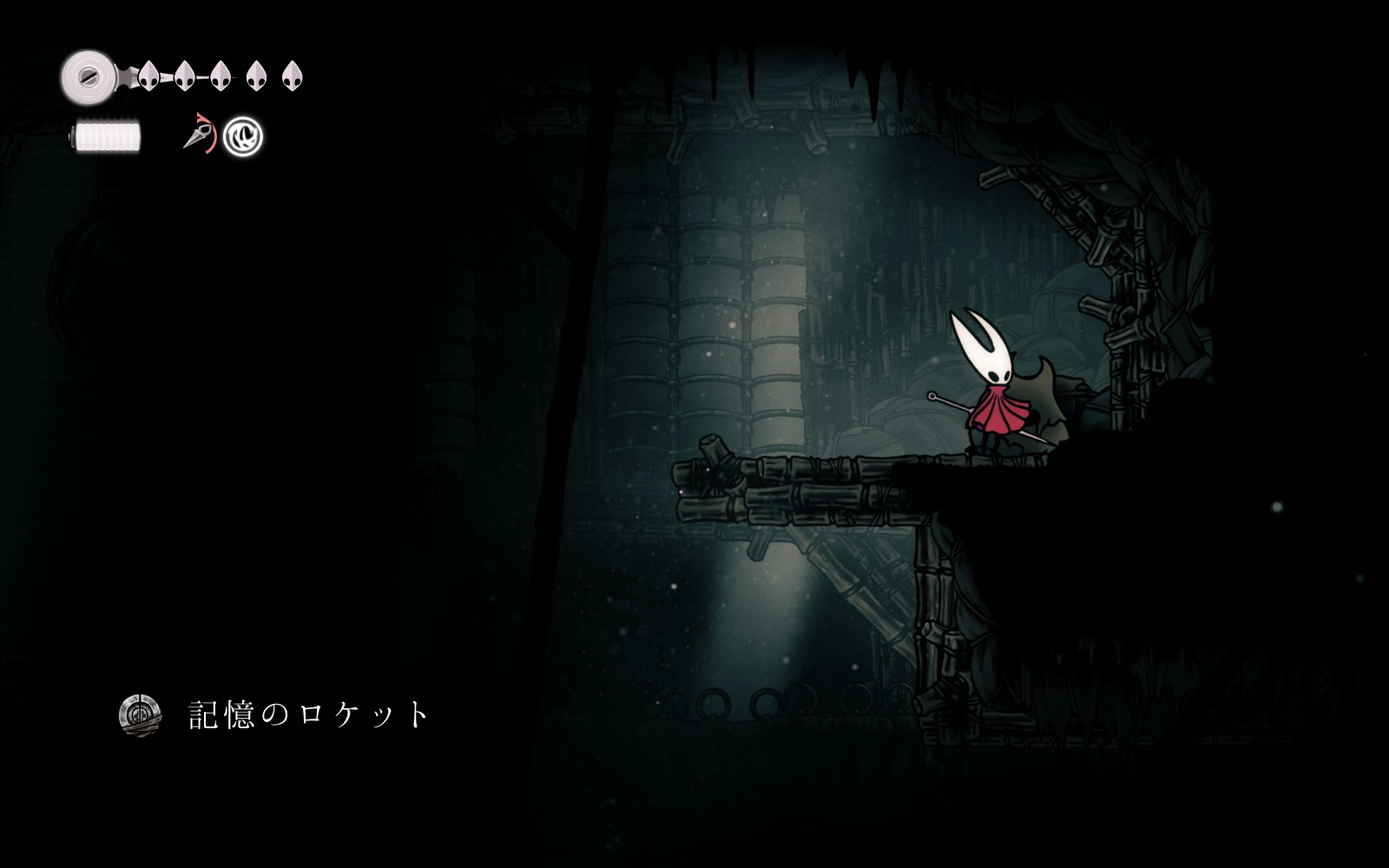Select the straight pin tool icon
1389x868 pixels.
pyautogui.click(x=198, y=136)
